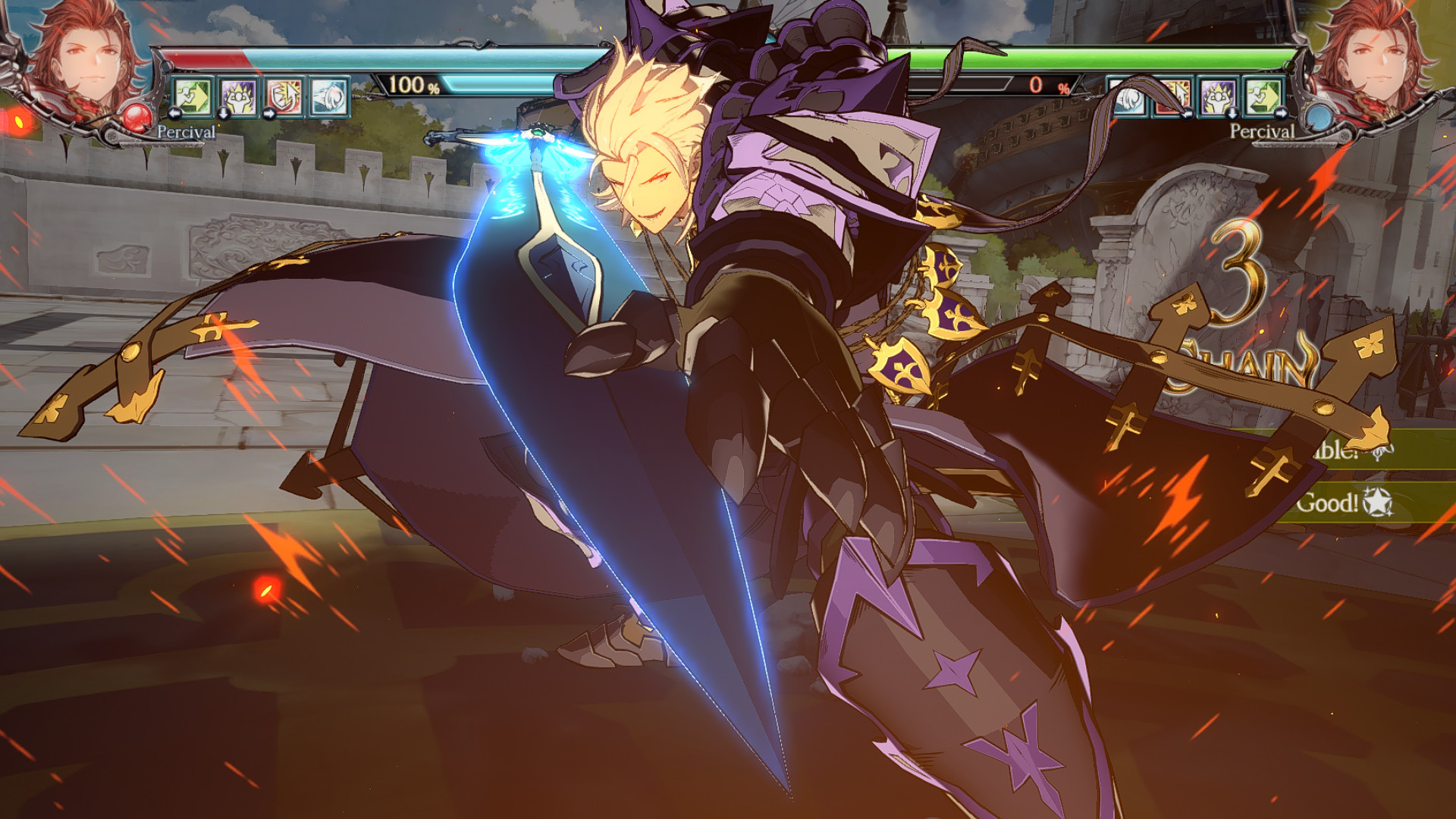
Task: Click opponent's down-arrow cooldown indicator
Action: (1232, 114)
